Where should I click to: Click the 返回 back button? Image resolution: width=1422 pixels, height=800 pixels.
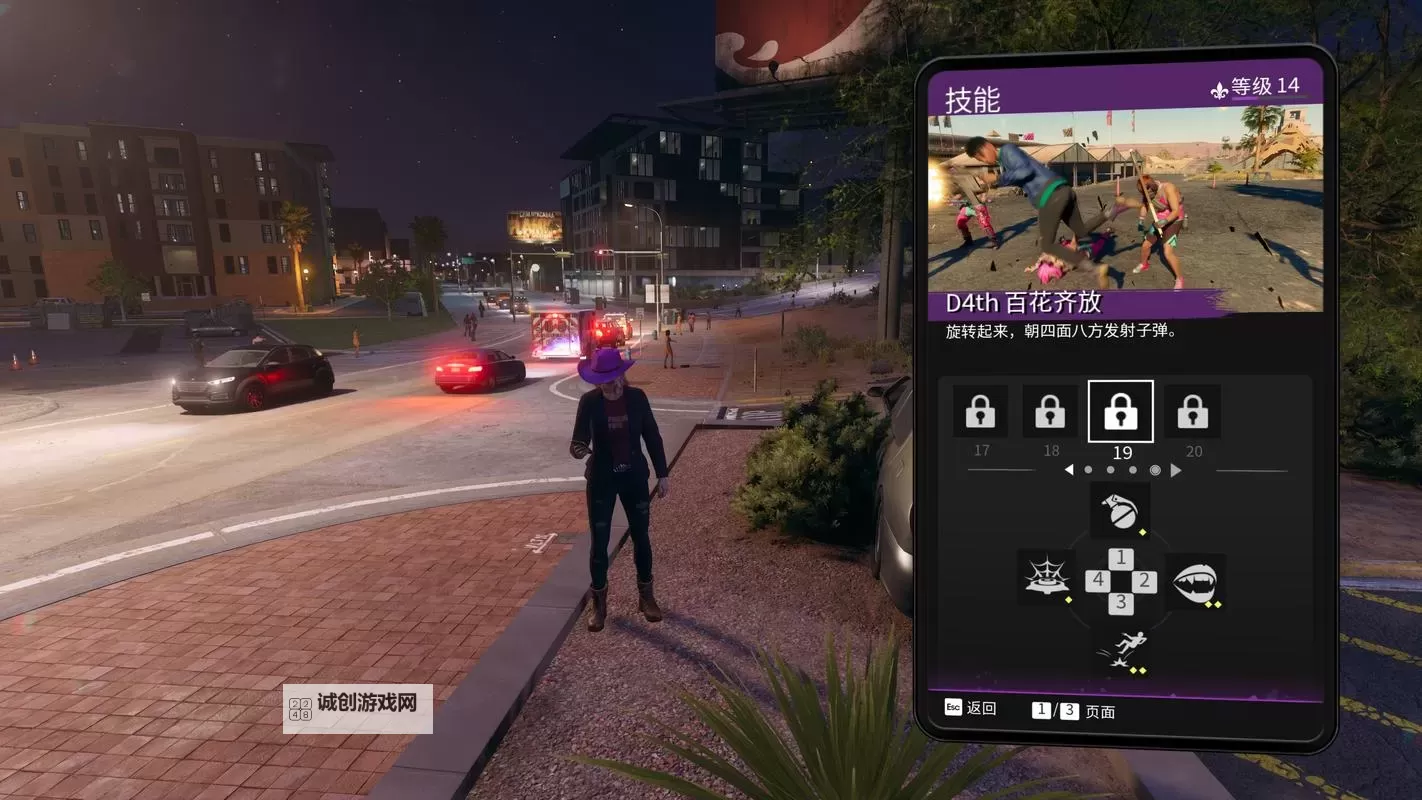pyautogui.click(x=970, y=708)
